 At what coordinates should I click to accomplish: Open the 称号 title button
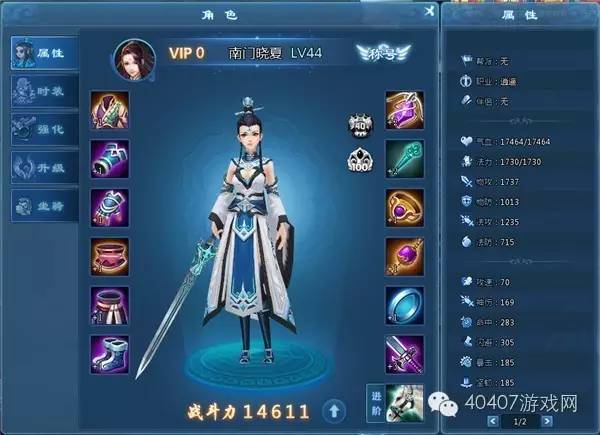point(383,54)
